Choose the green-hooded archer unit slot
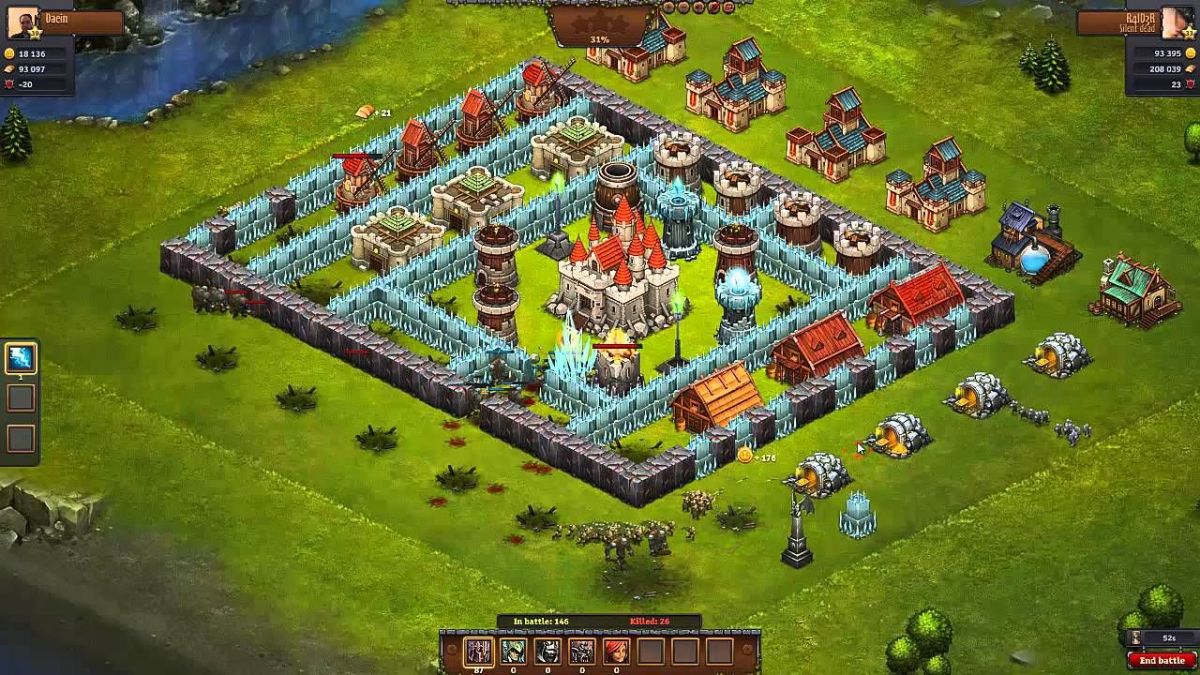Image resolution: width=1200 pixels, height=675 pixels. 513,652
